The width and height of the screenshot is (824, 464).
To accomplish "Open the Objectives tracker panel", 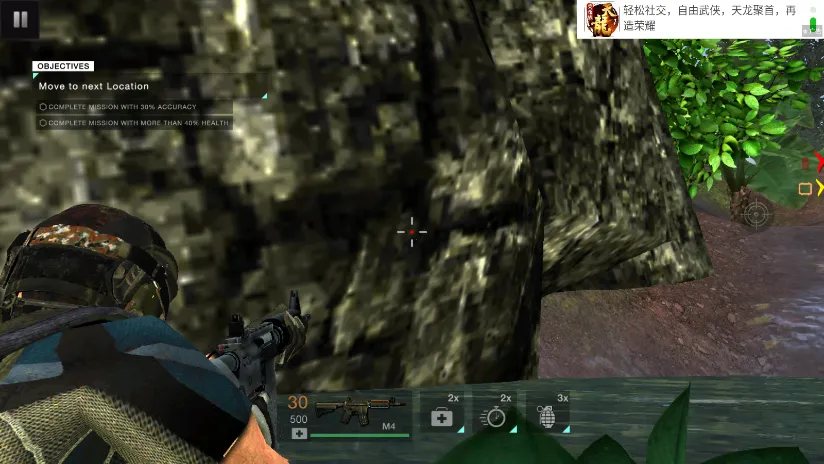I will tap(63, 66).
